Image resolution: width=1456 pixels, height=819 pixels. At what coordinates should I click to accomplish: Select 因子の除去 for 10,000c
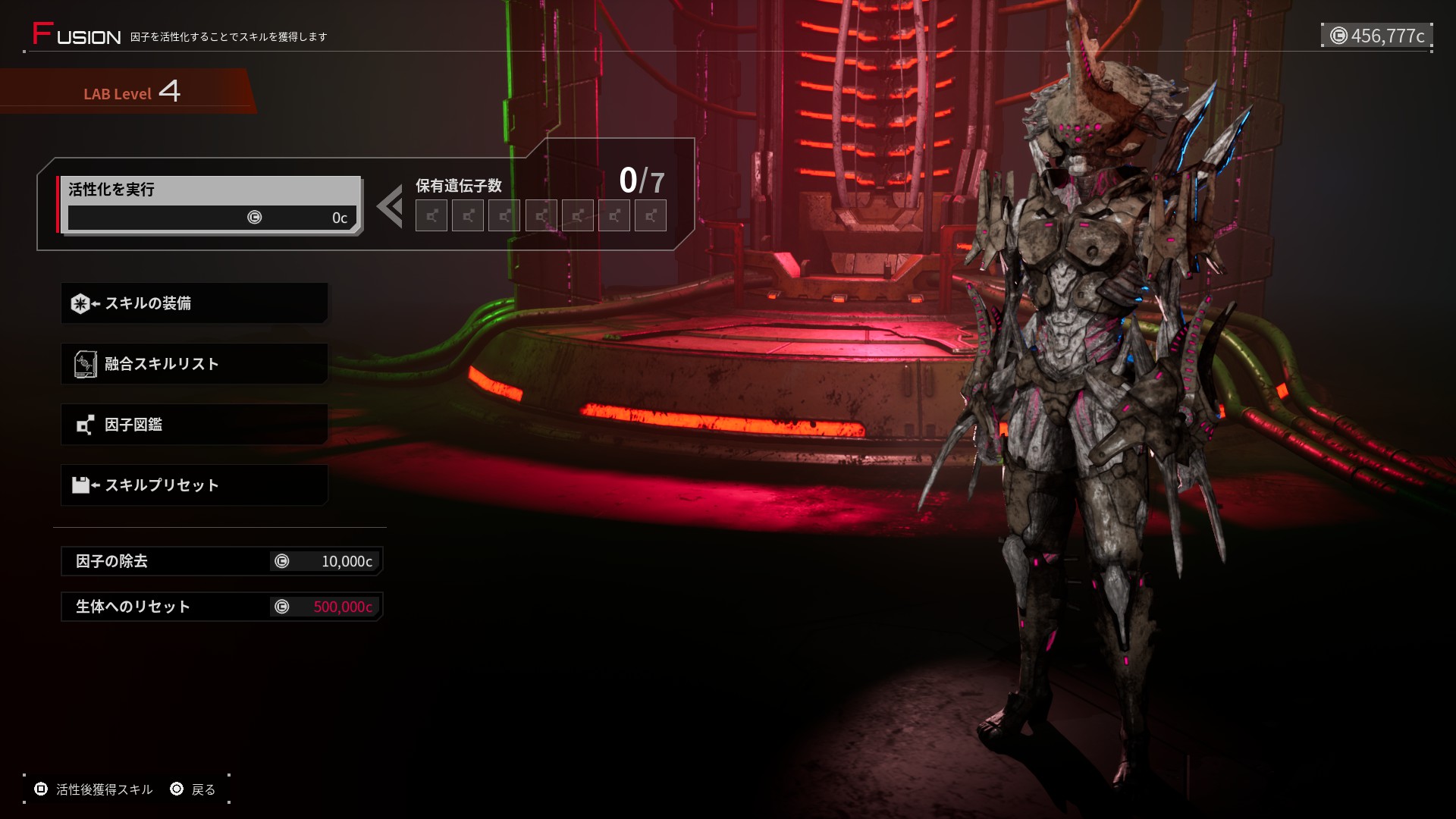click(x=221, y=561)
